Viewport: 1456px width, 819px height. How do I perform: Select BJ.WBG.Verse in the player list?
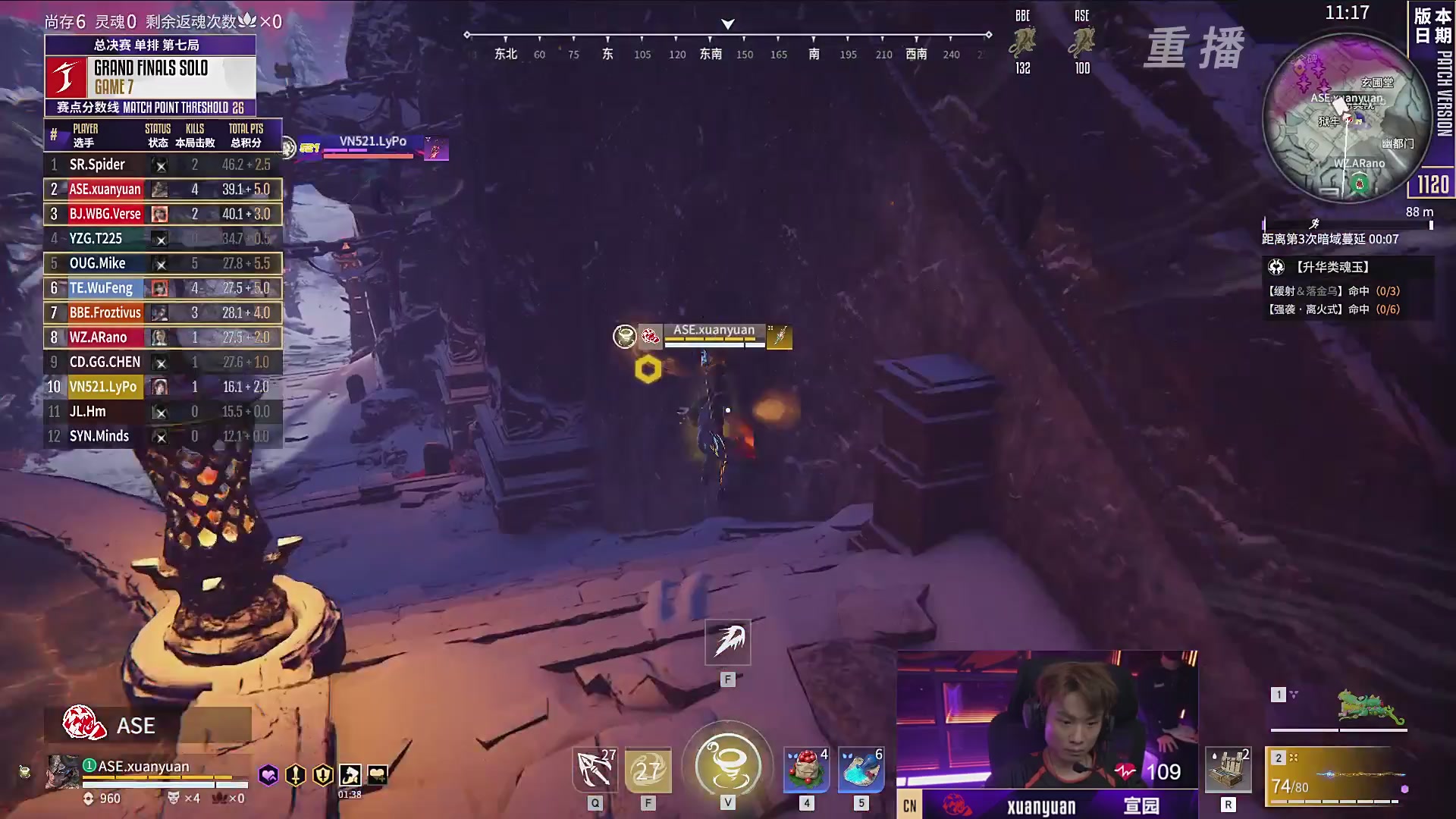[x=162, y=214]
